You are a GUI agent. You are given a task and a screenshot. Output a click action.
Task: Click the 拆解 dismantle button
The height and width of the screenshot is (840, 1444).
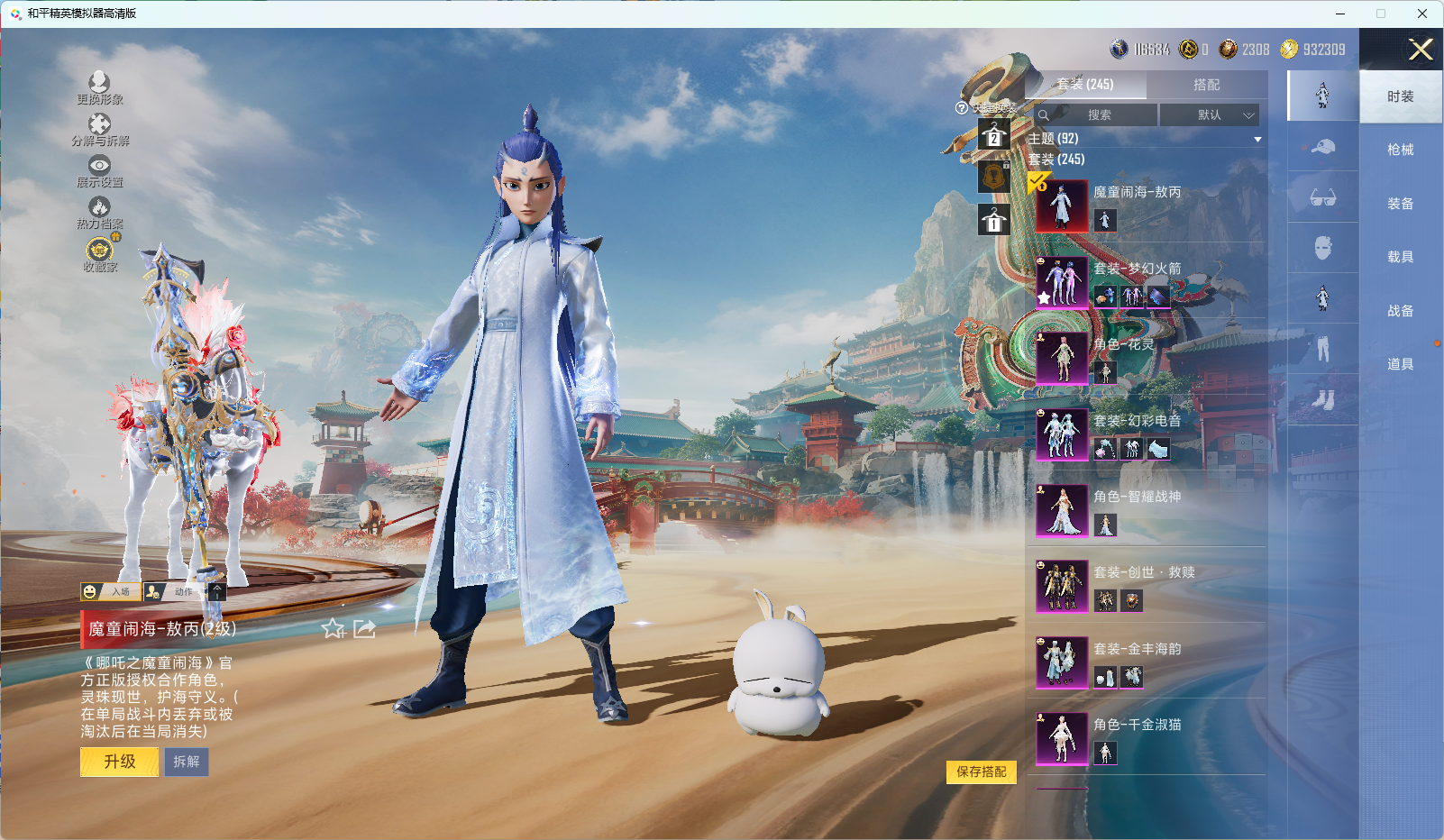click(187, 762)
